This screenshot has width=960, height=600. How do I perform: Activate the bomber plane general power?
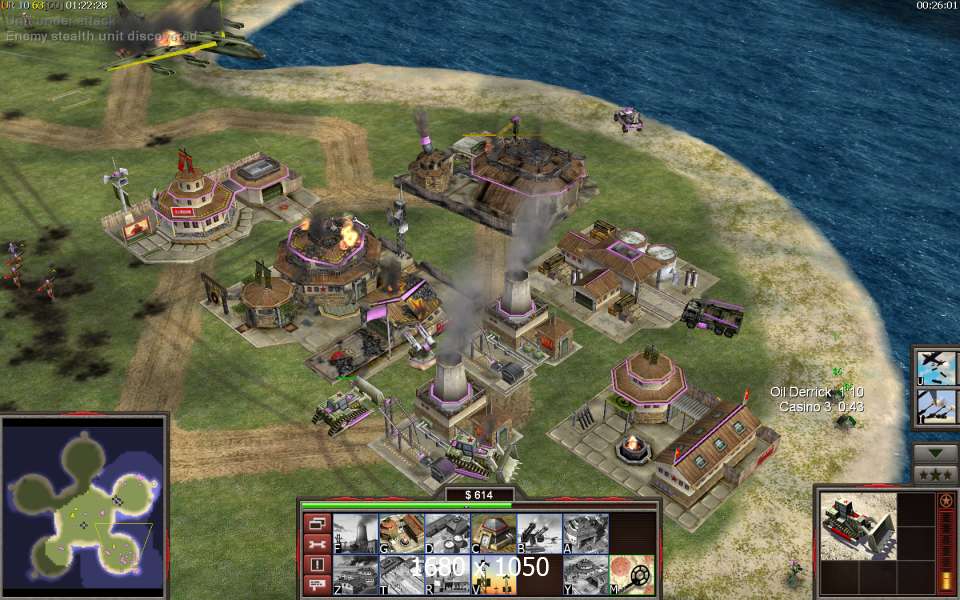937,367
